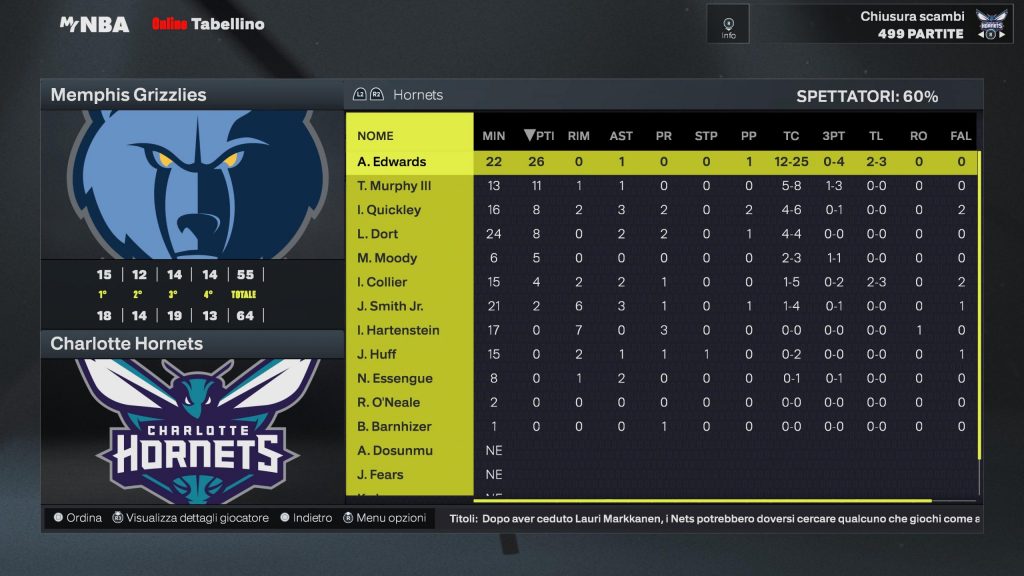The height and width of the screenshot is (576, 1024).
Task: Select A. Edwards player row
Action: (x=392, y=162)
